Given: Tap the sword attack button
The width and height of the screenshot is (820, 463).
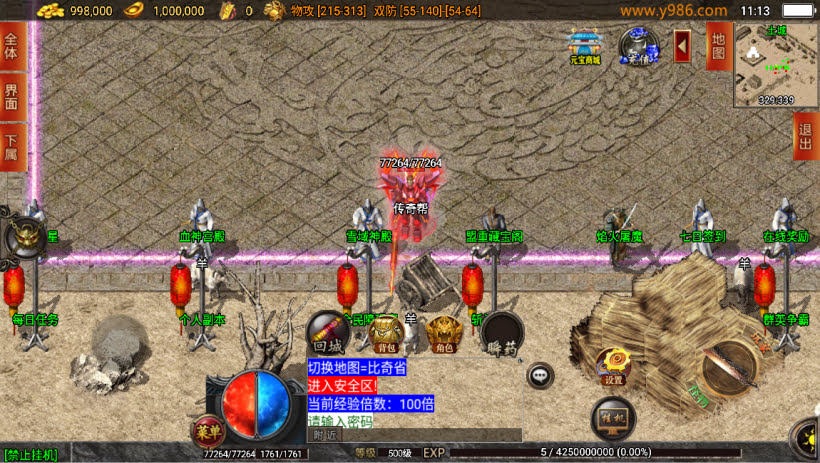Looking at the screenshot, I should point(729,368).
